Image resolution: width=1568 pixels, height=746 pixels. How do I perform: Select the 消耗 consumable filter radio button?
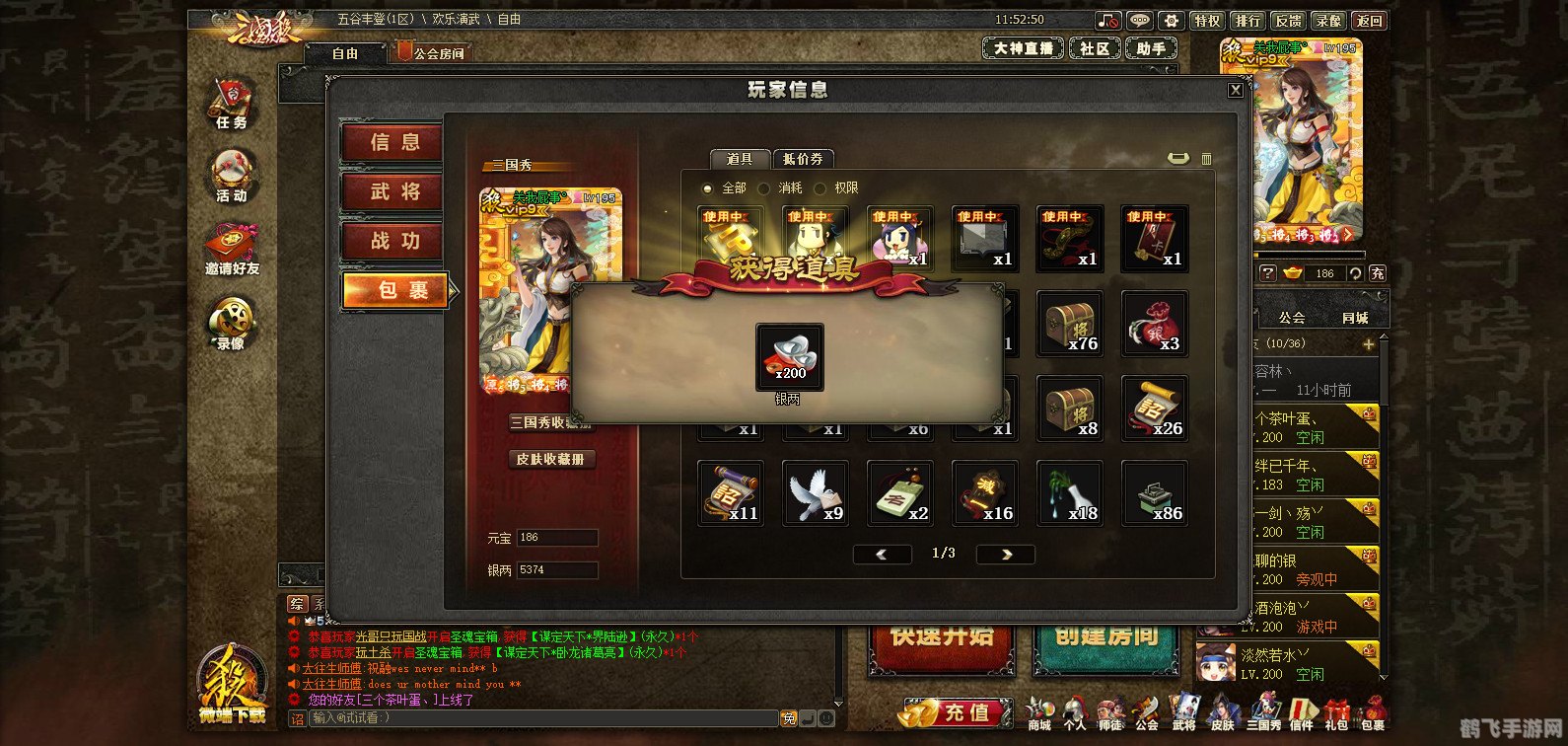pyautogui.click(x=763, y=188)
